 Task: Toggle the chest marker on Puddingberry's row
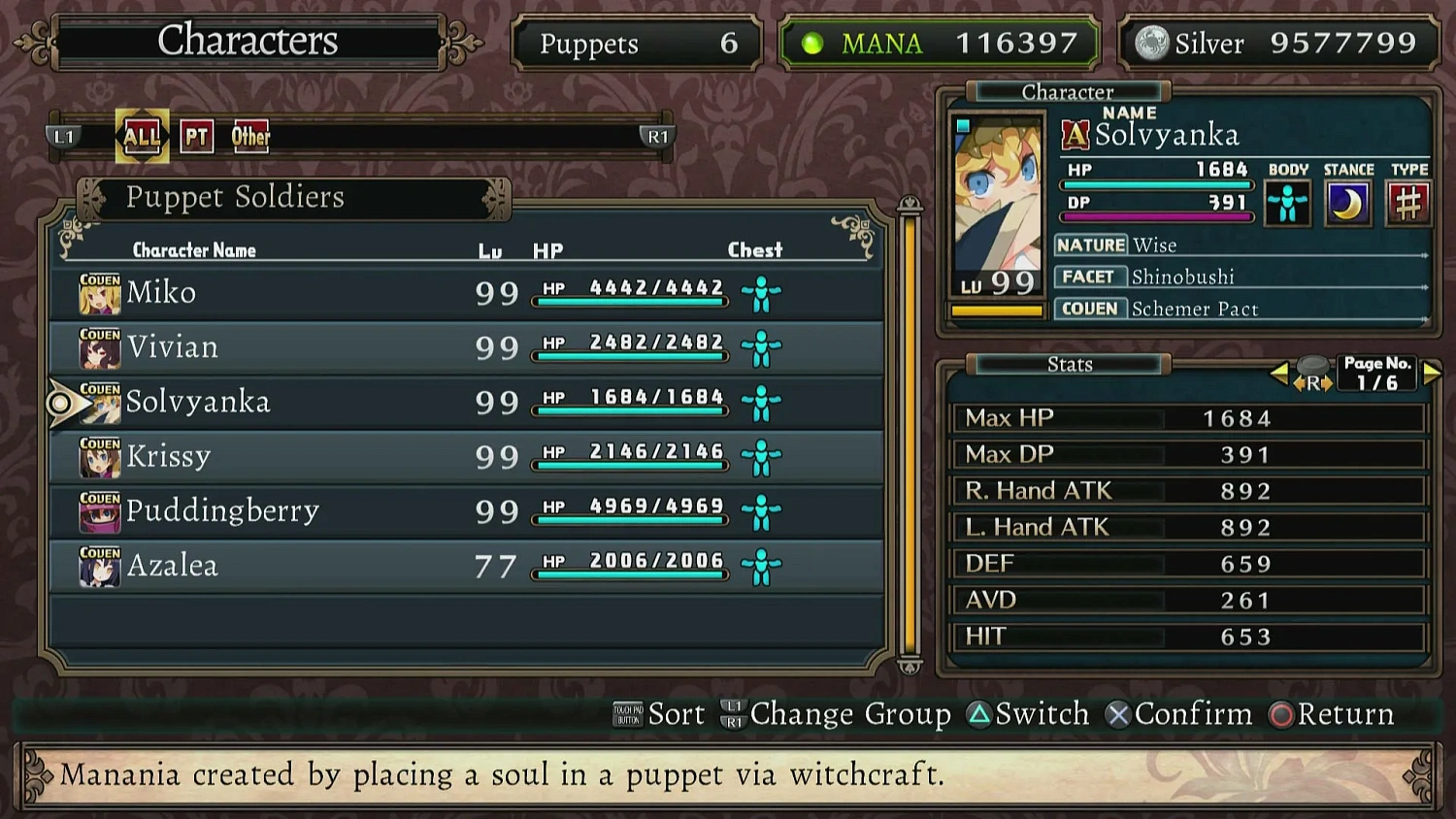[x=761, y=510]
